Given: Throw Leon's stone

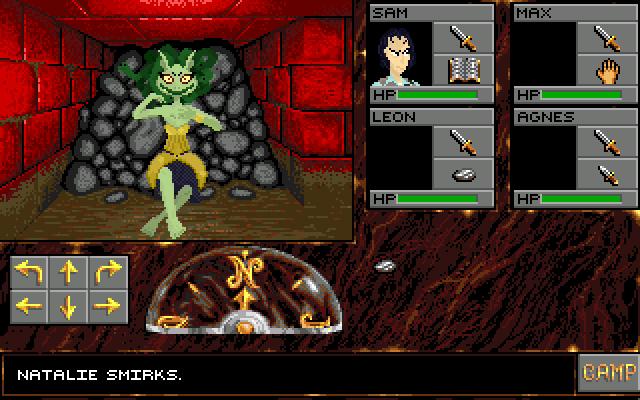Looking at the screenshot, I should [x=462, y=174].
